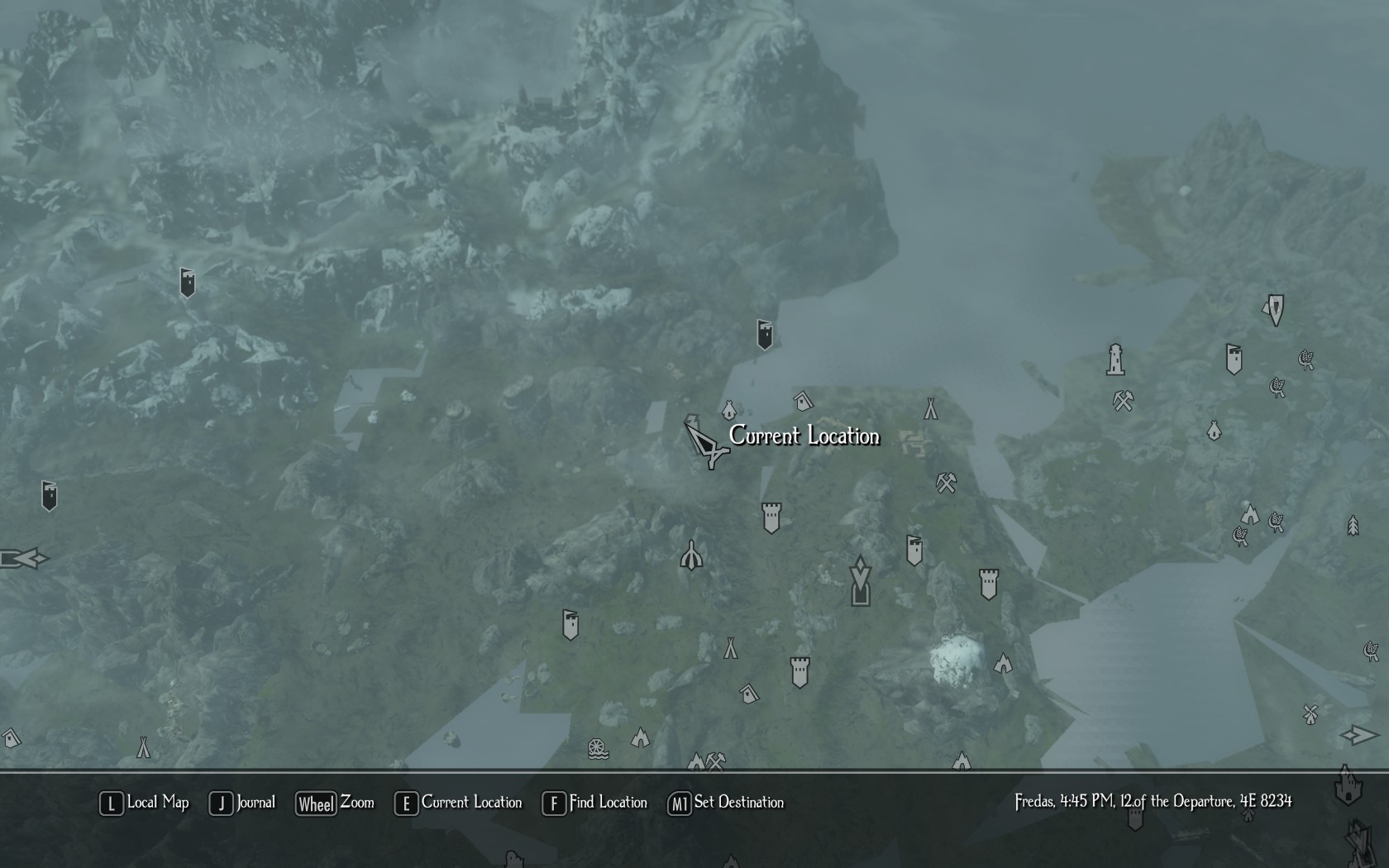Screen dimensions: 1389x868
Task: Activate the Set Destination option
Action: point(726,803)
